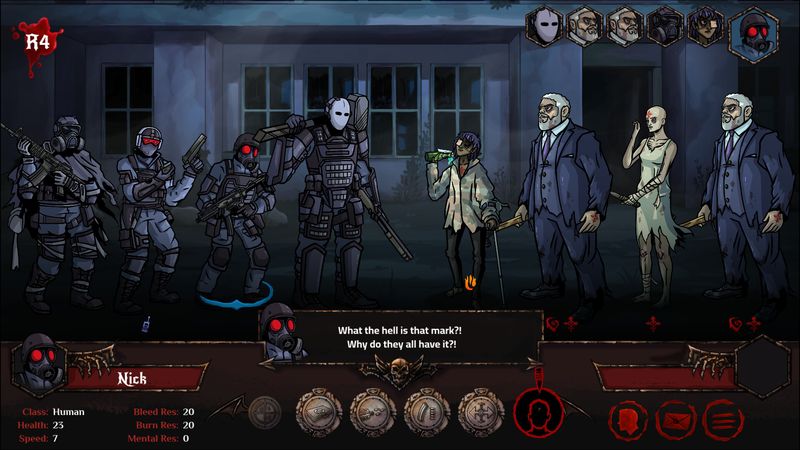
Task: Click the dialogue box to continue
Action: click(x=404, y=338)
